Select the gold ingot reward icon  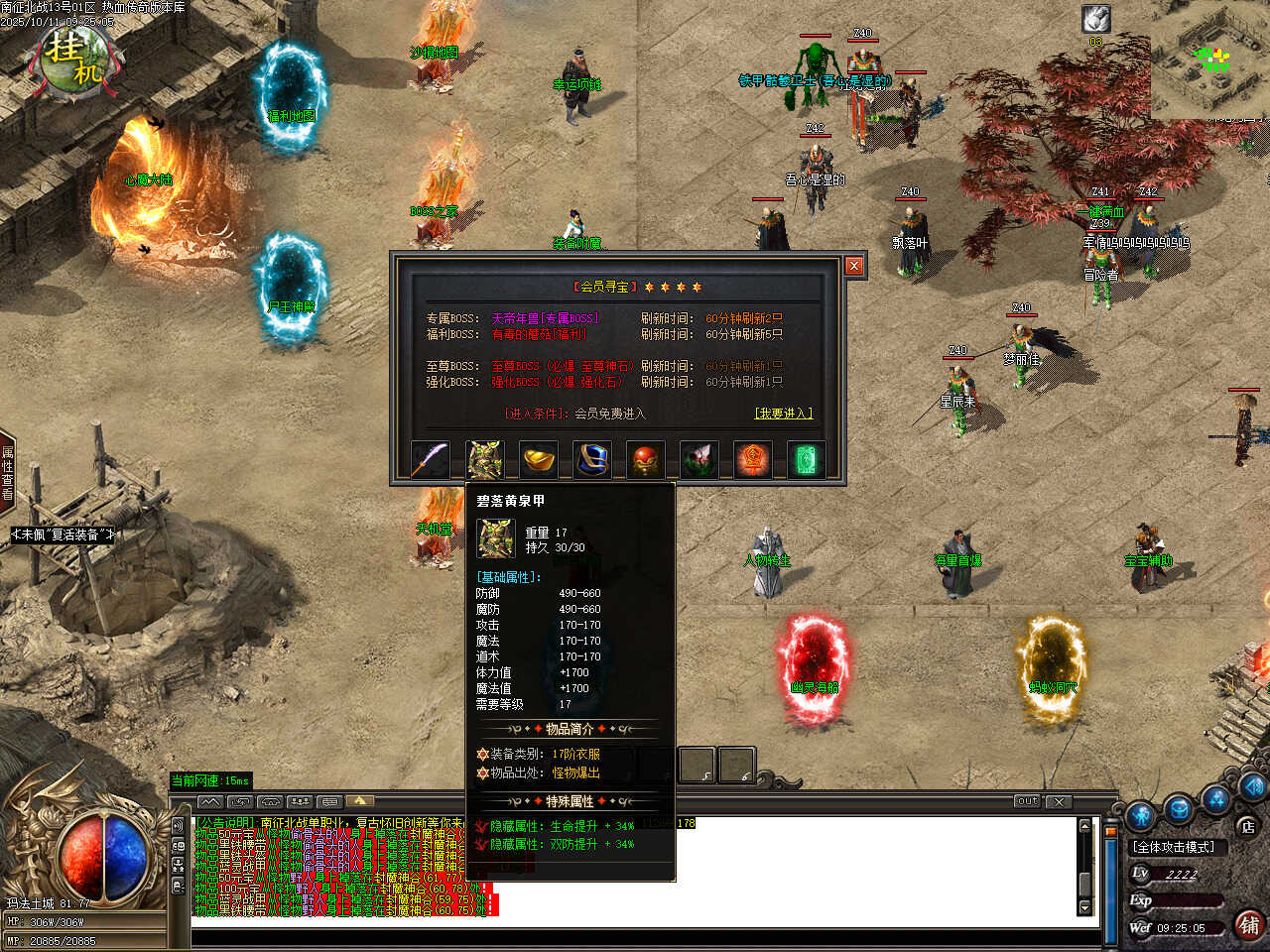pos(539,460)
